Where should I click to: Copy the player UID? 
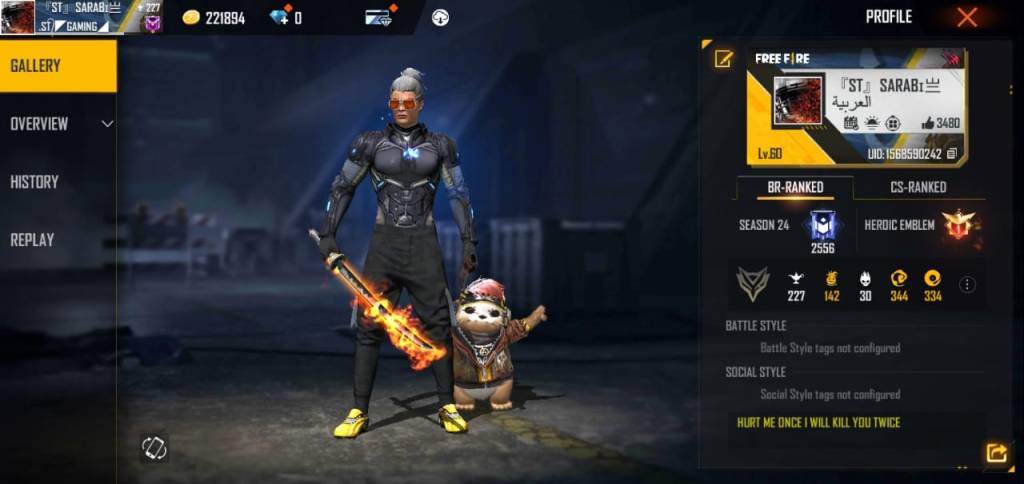951,154
